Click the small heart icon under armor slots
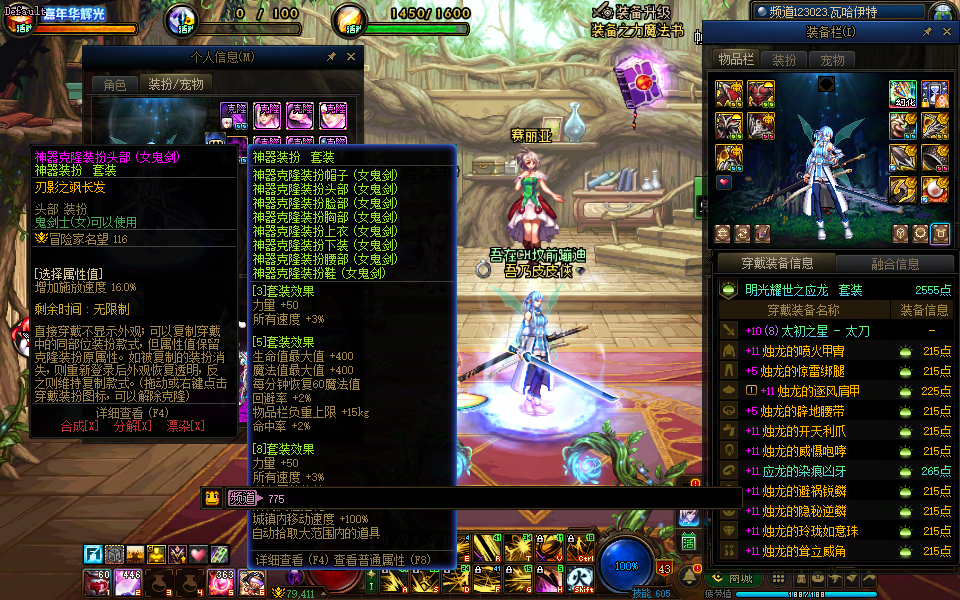 coord(725,183)
